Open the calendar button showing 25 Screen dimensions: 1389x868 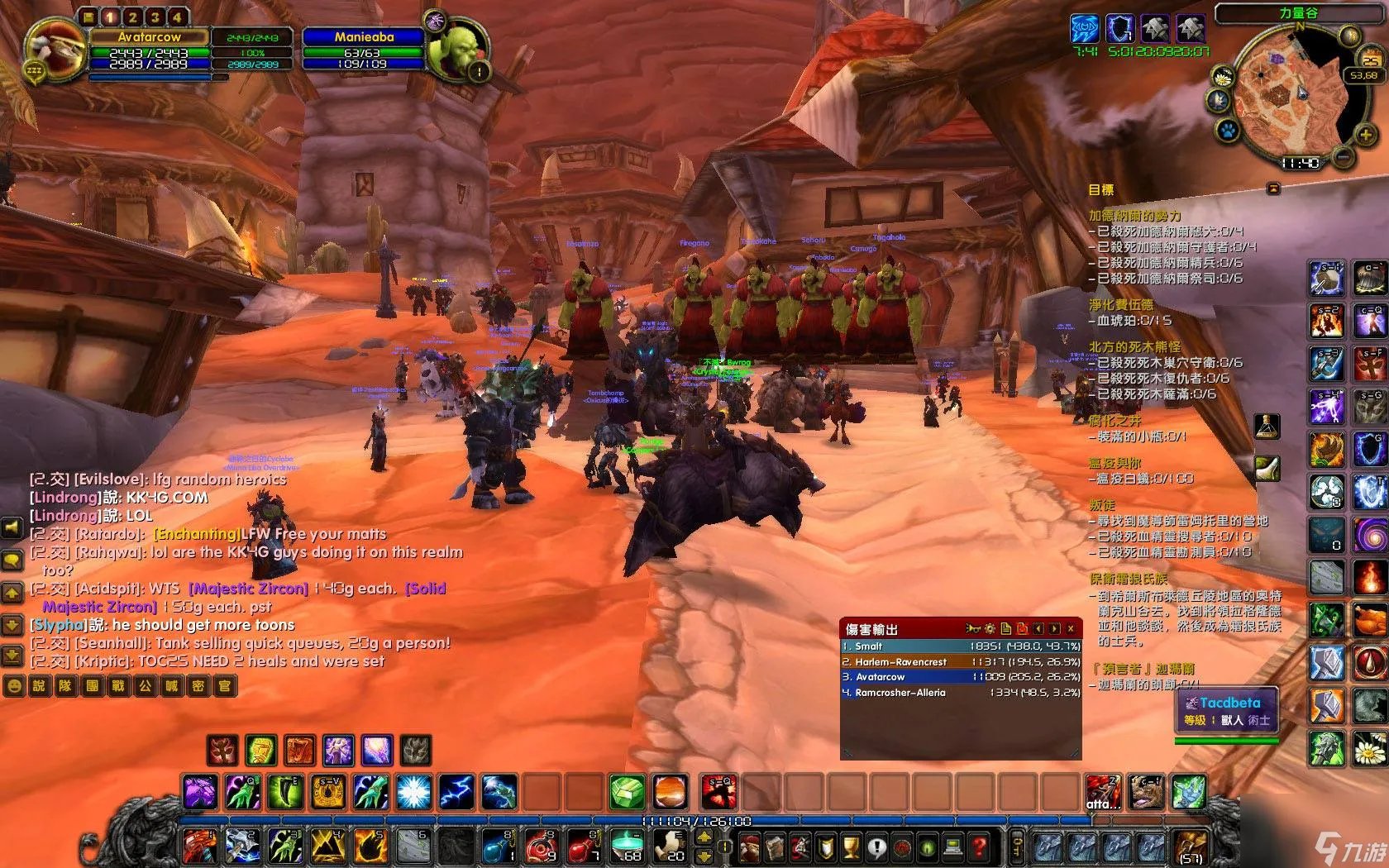[1370, 58]
